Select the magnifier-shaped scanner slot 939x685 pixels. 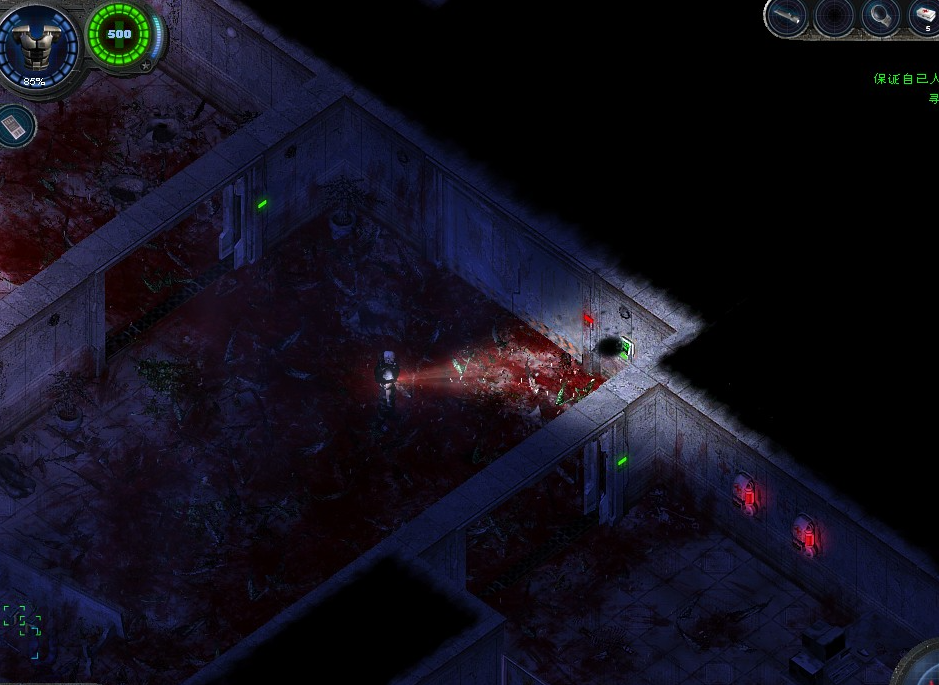pyautogui.click(x=879, y=17)
